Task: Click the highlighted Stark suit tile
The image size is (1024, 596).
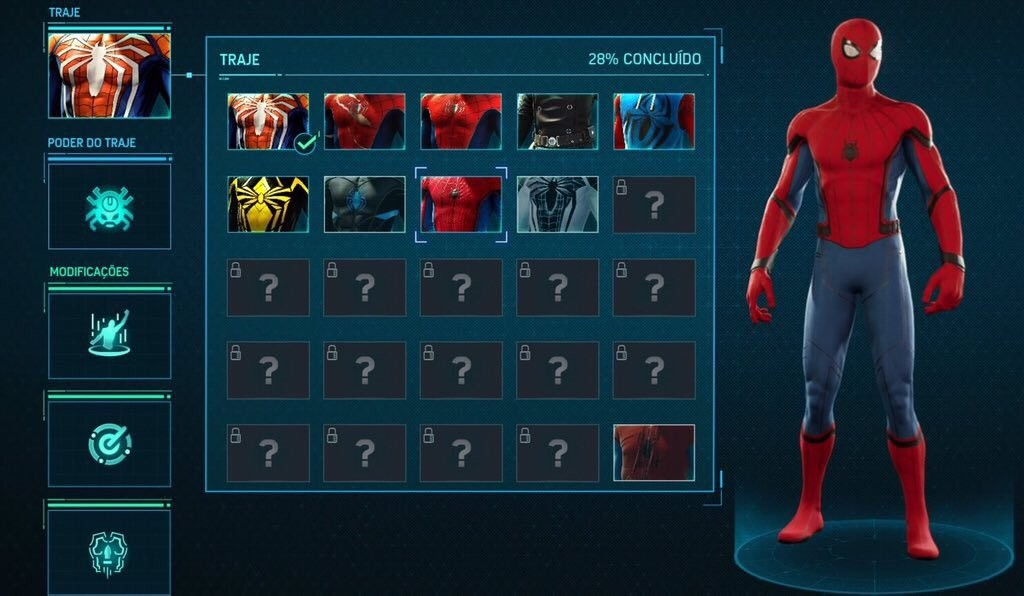Action: [461, 204]
